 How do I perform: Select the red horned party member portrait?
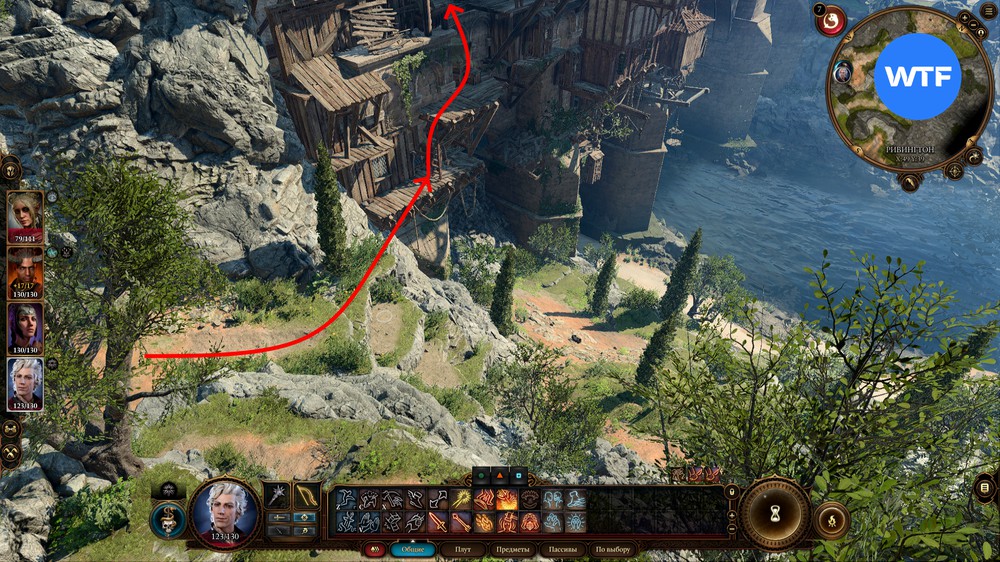25,268
